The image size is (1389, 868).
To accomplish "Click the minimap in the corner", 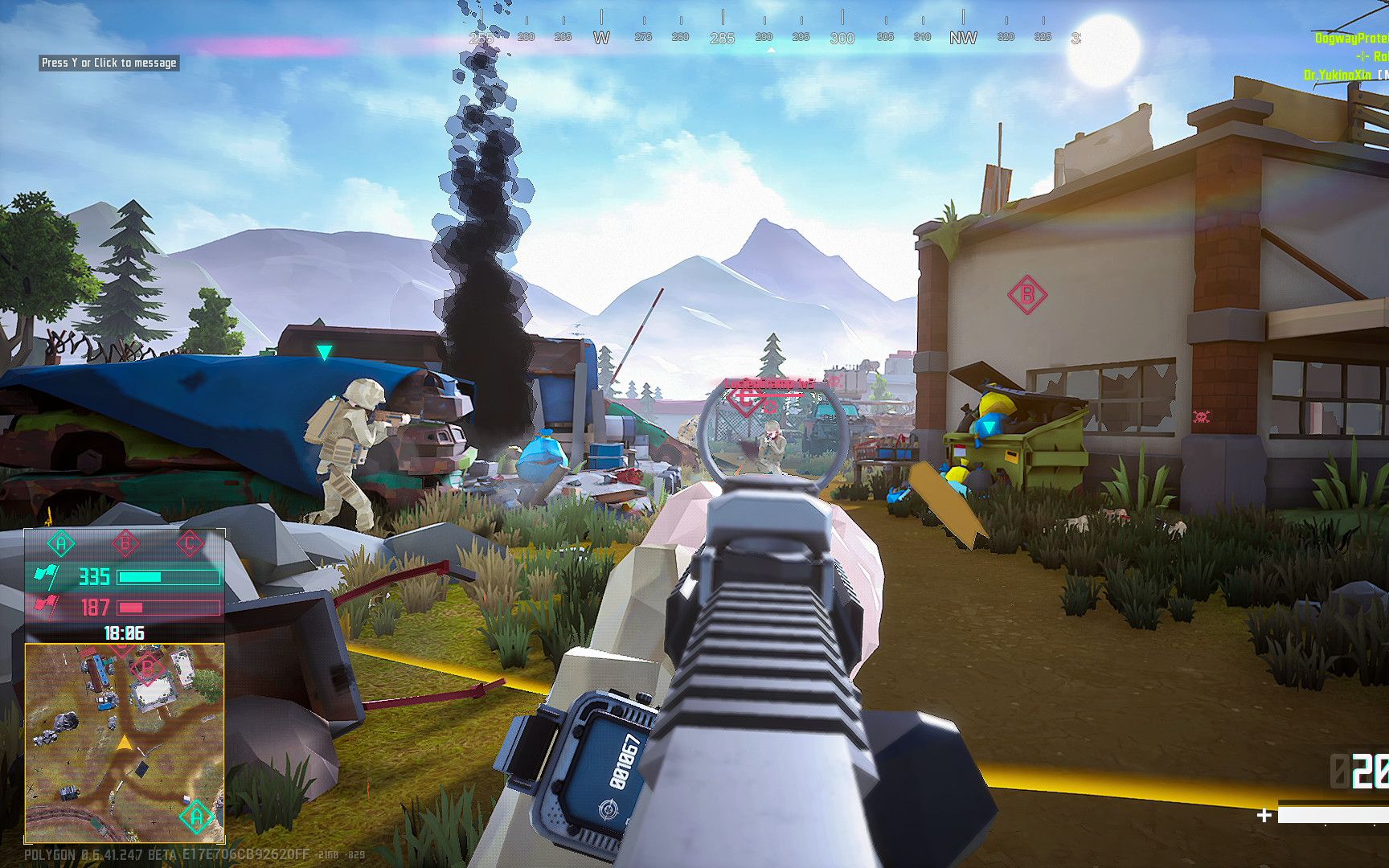I will click(125, 743).
